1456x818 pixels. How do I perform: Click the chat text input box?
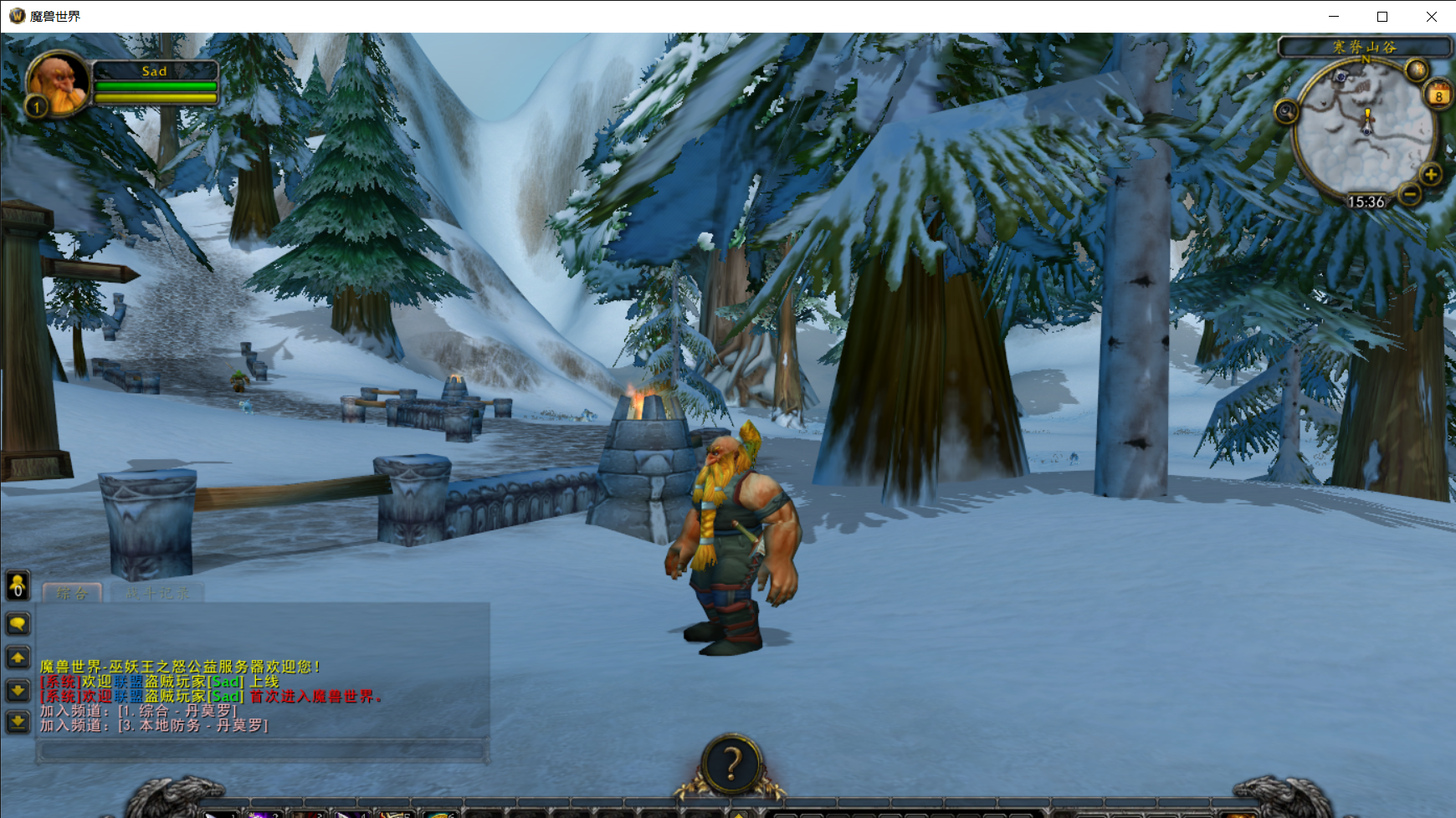coord(262,750)
